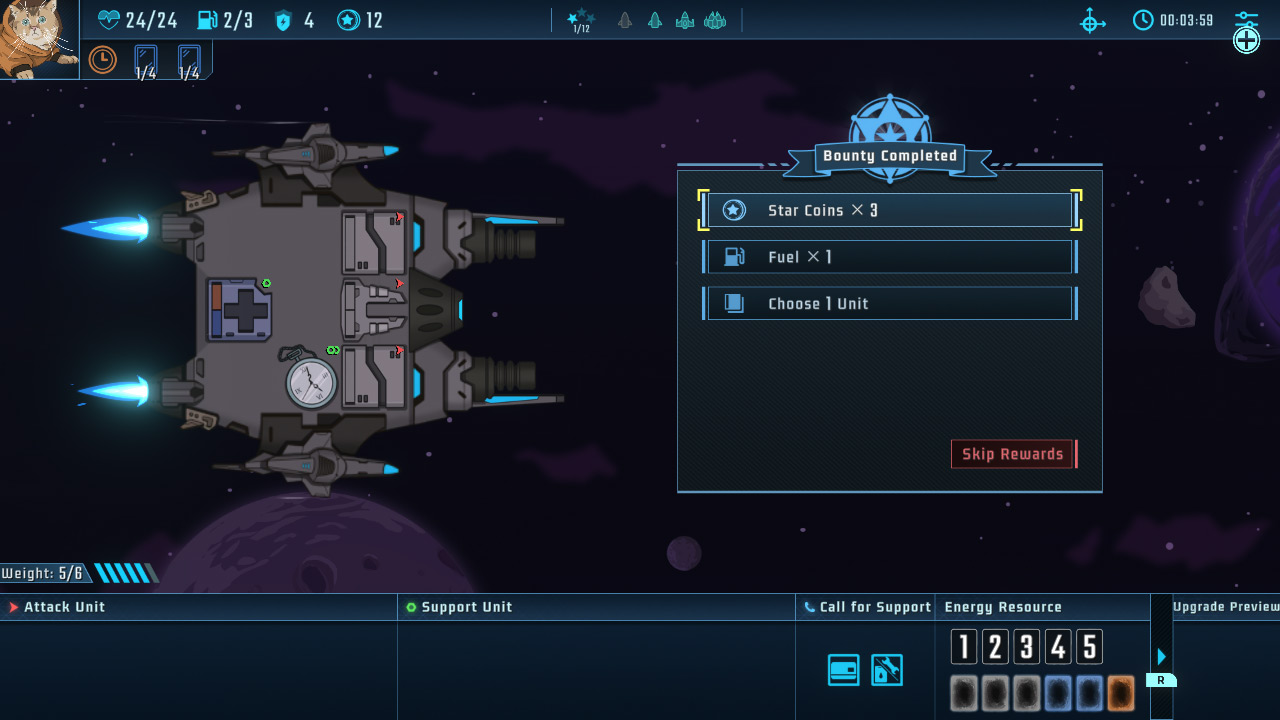This screenshot has width=1280, height=720.
Task: Click the red attack unit marker on the ship
Action: 399,283
